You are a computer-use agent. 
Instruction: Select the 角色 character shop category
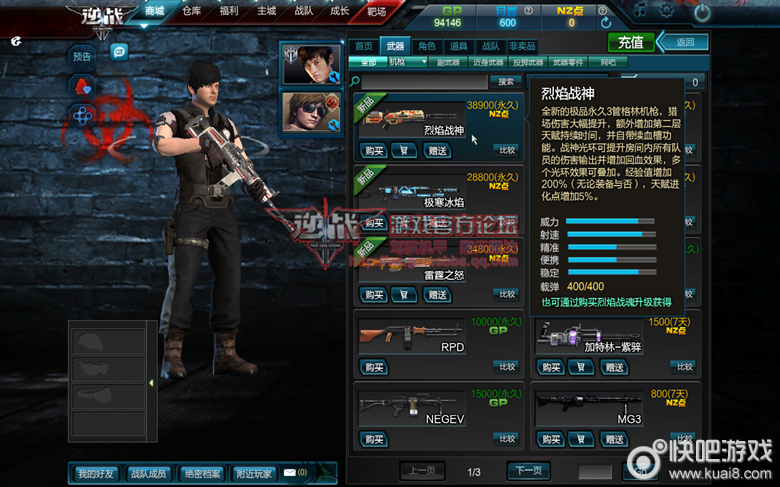click(x=427, y=46)
